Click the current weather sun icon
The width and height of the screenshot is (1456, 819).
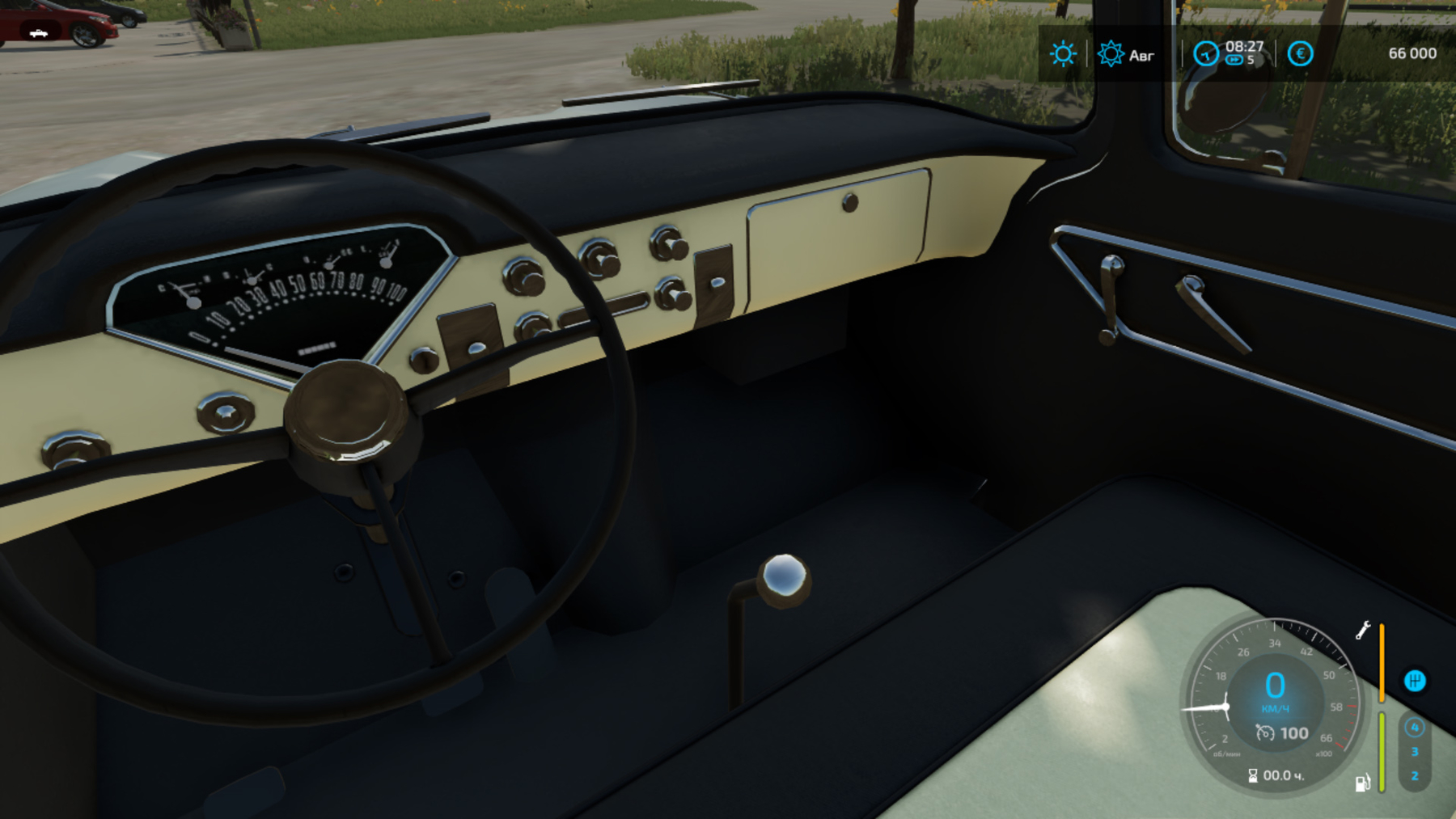[x=1063, y=53]
